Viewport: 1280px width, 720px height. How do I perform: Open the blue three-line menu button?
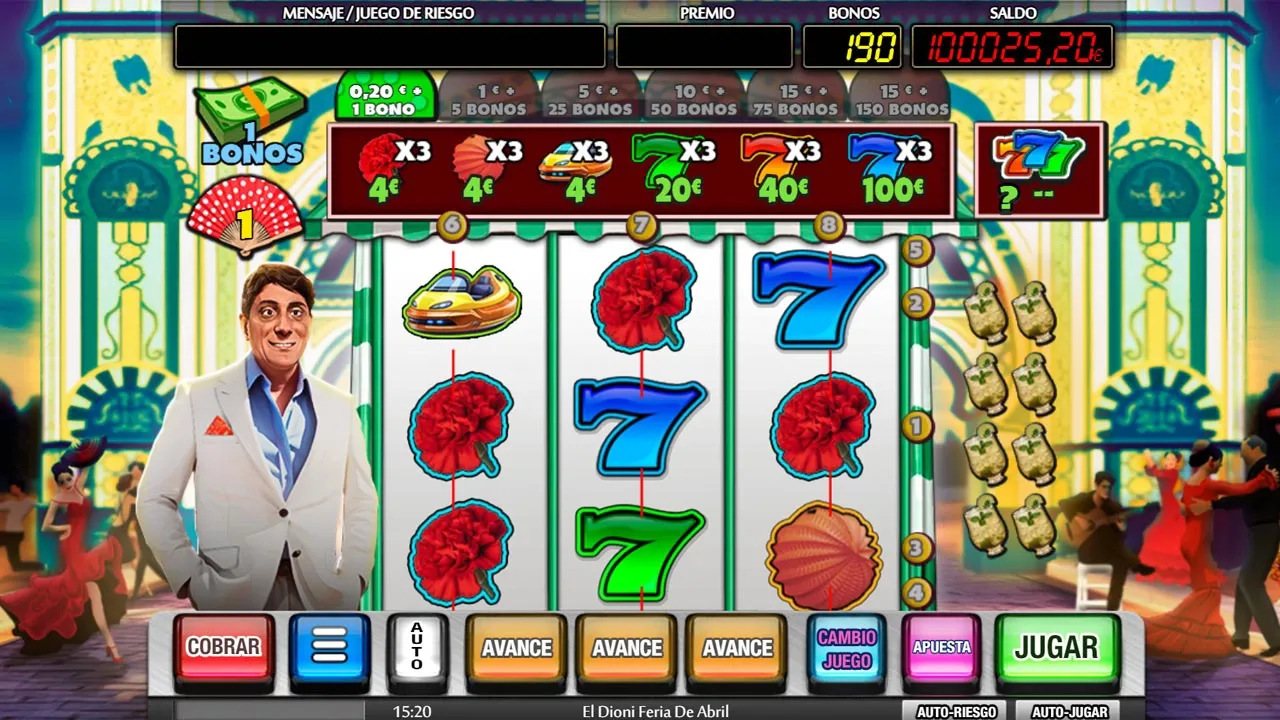pyautogui.click(x=330, y=648)
